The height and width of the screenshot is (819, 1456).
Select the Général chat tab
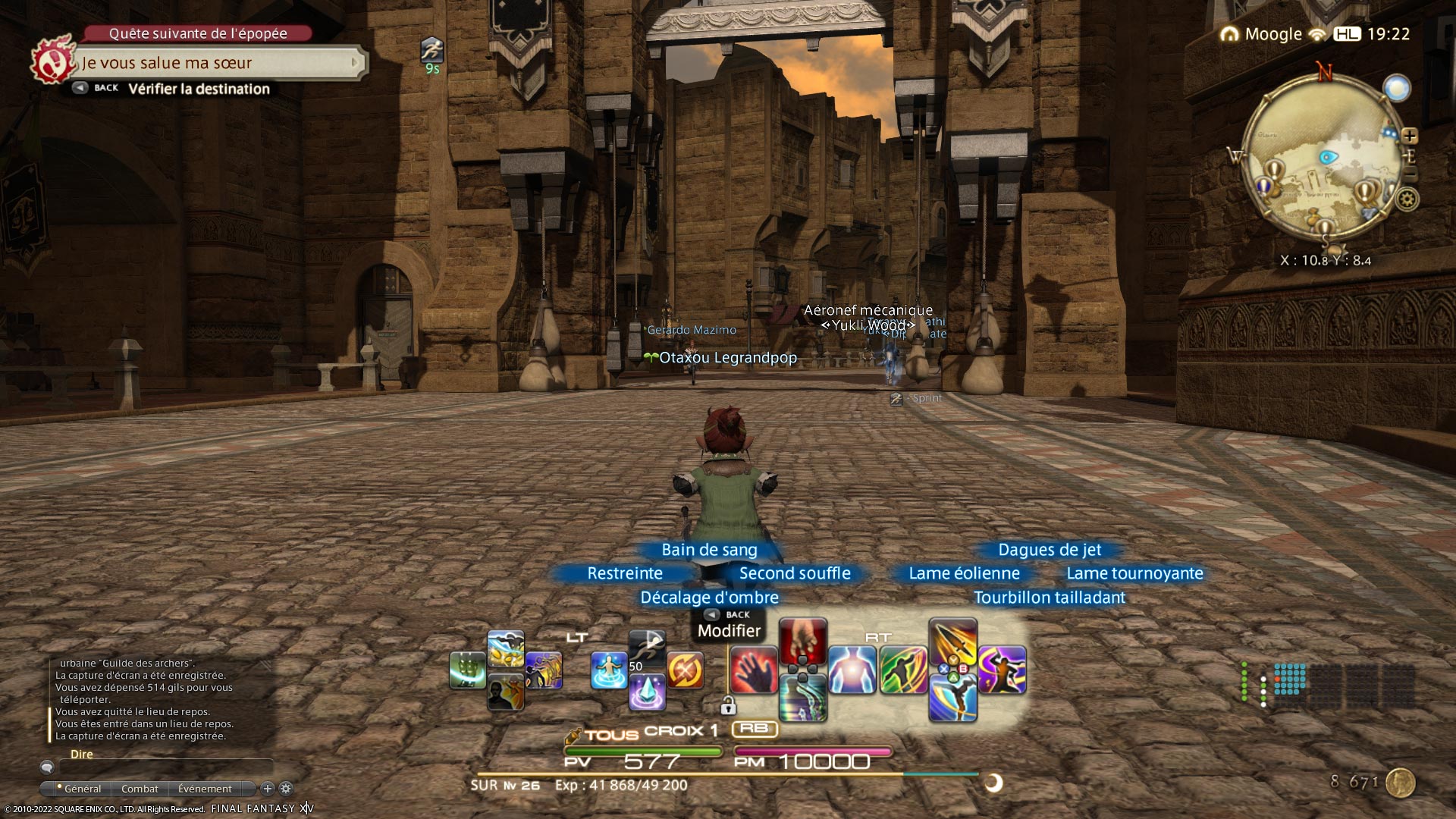click(82, 789)
